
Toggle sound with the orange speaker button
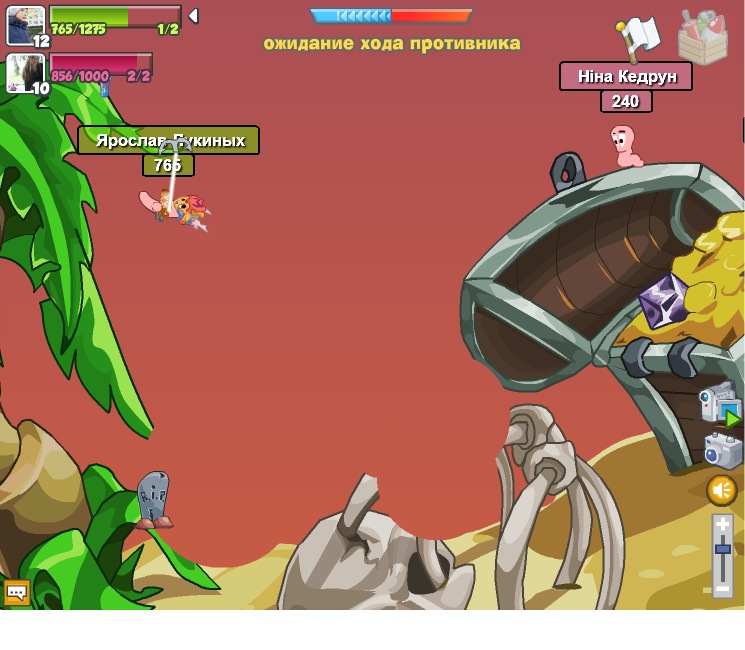[722, 490]
